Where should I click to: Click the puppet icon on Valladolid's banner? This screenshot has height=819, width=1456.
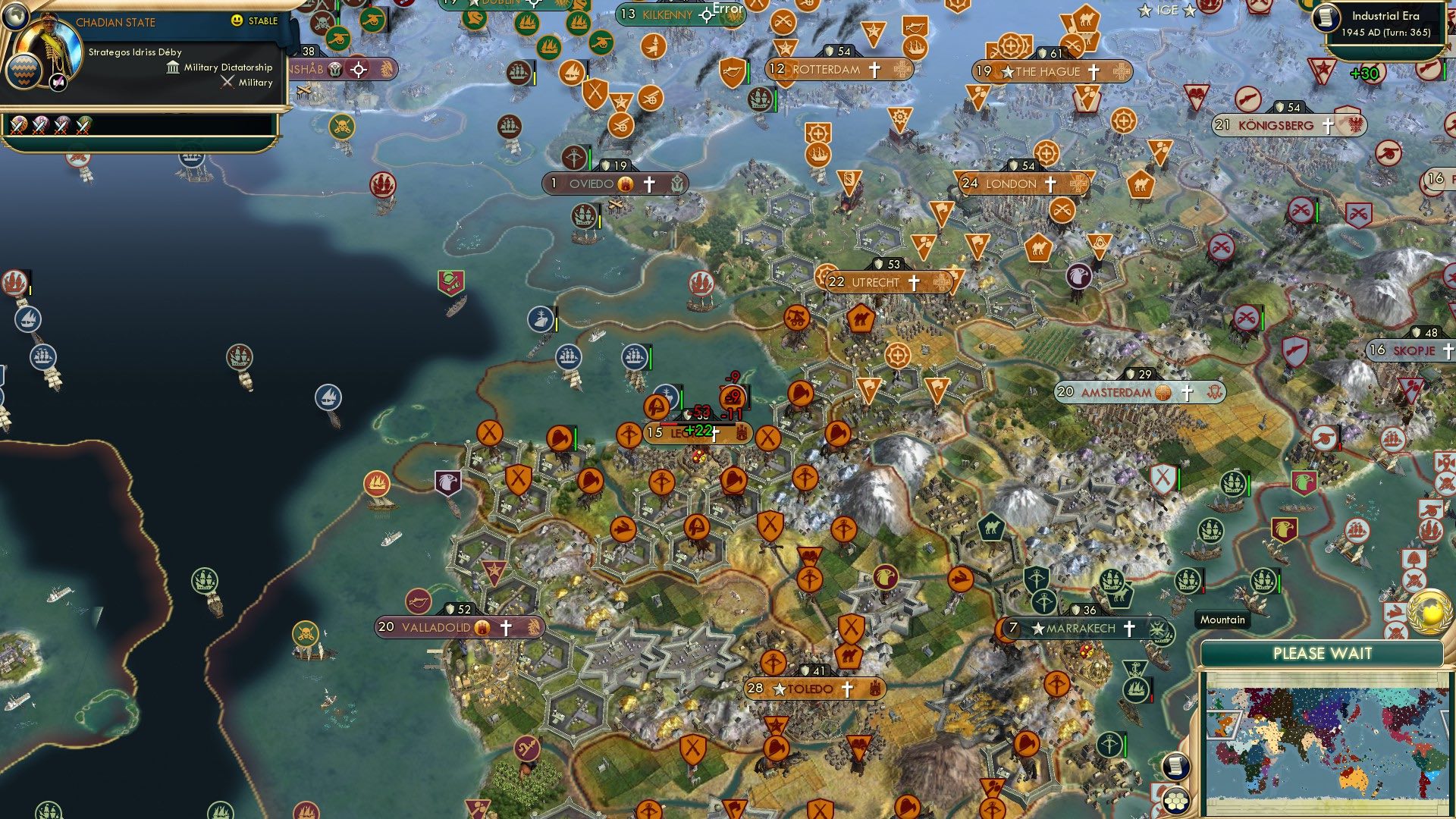click(483, 628)
